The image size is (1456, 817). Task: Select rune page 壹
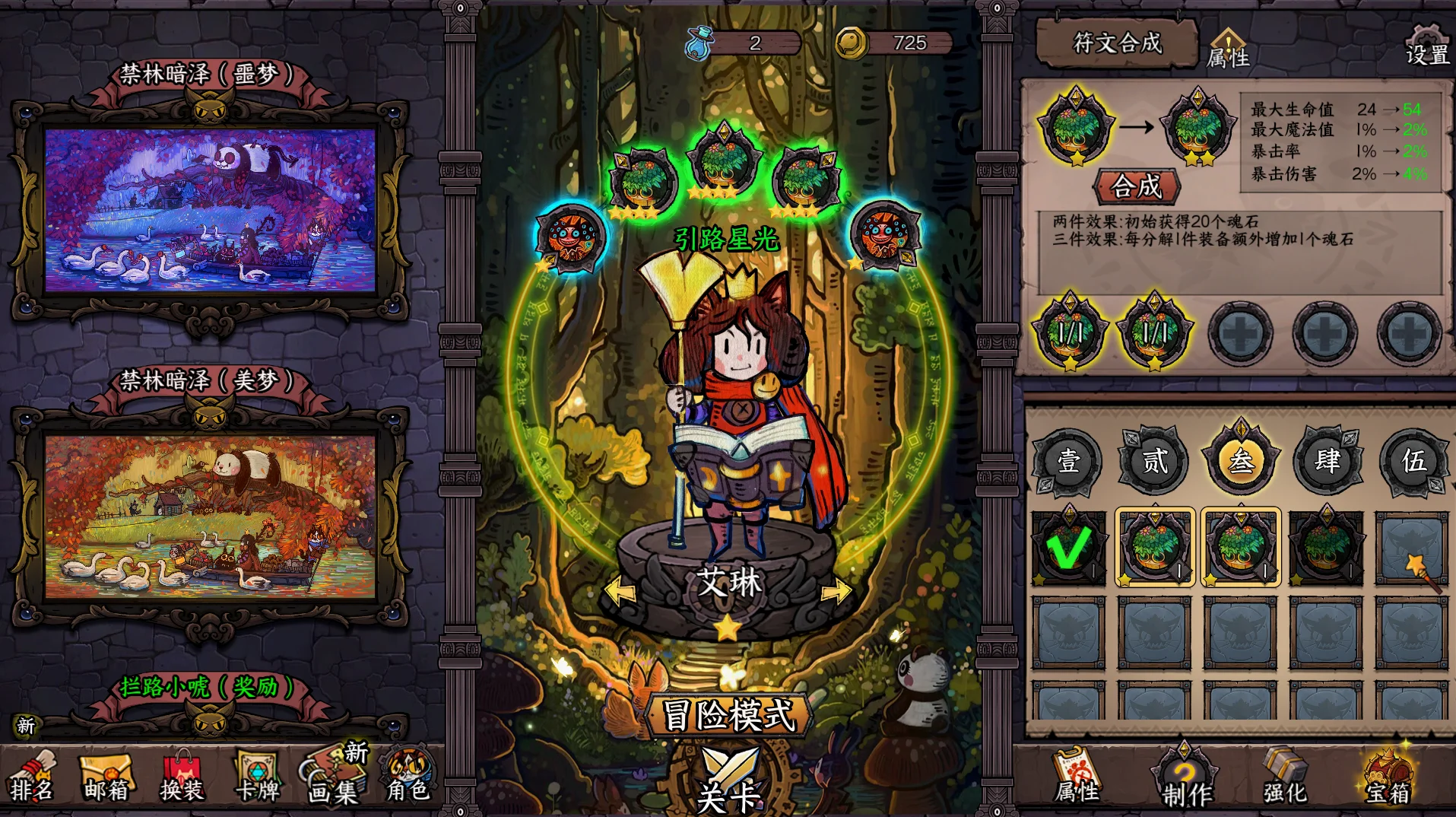(1068, 461)
